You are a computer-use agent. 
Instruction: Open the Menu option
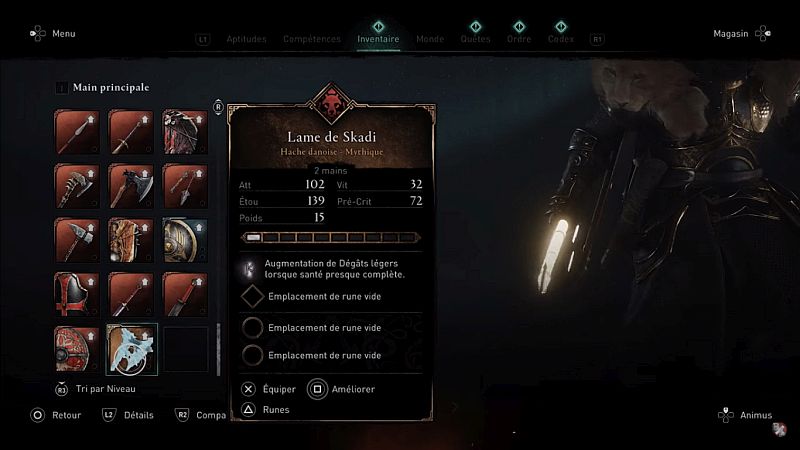coord(63,33)
